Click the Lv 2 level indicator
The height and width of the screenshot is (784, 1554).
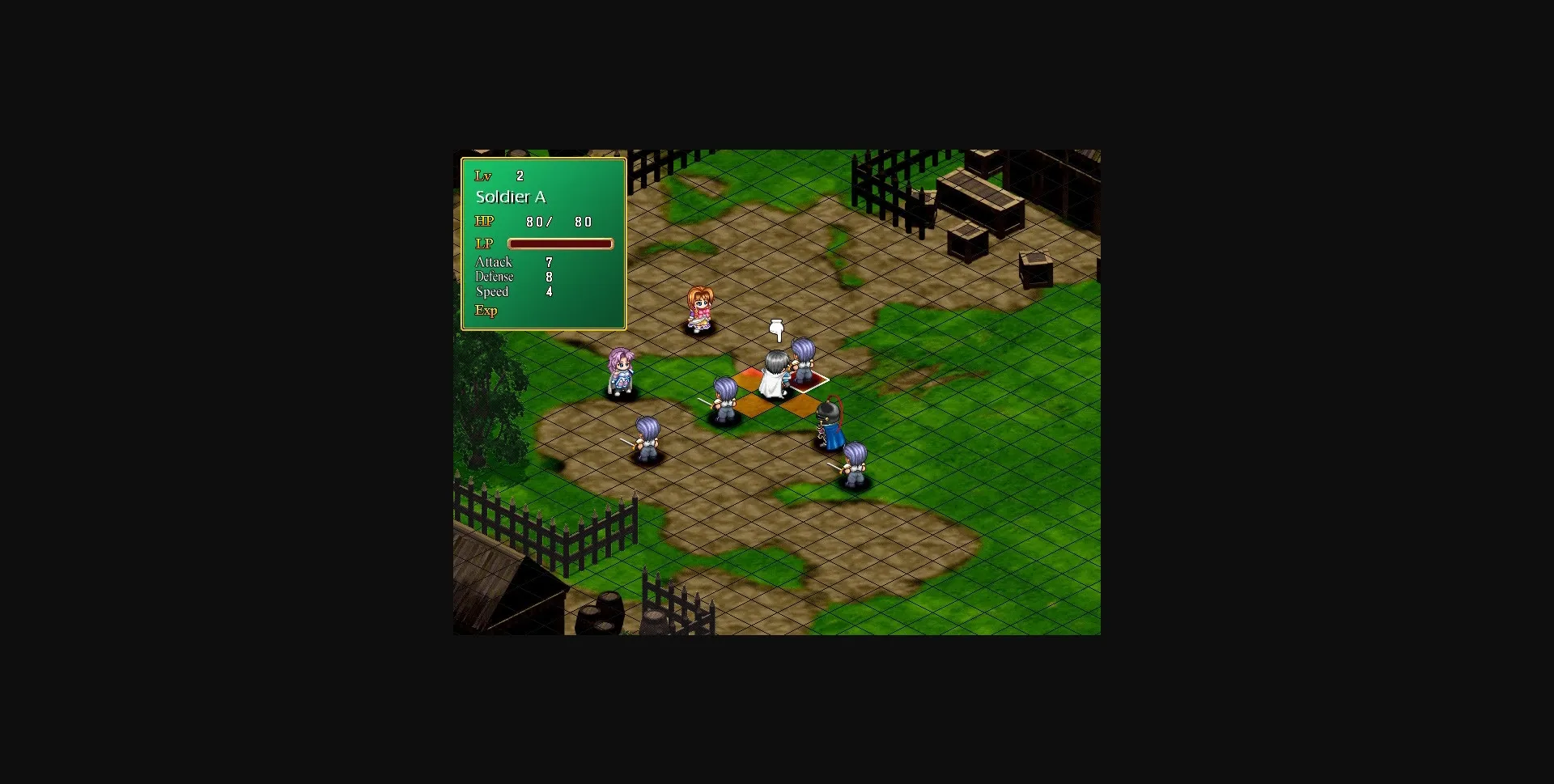[x=500, y=176]
